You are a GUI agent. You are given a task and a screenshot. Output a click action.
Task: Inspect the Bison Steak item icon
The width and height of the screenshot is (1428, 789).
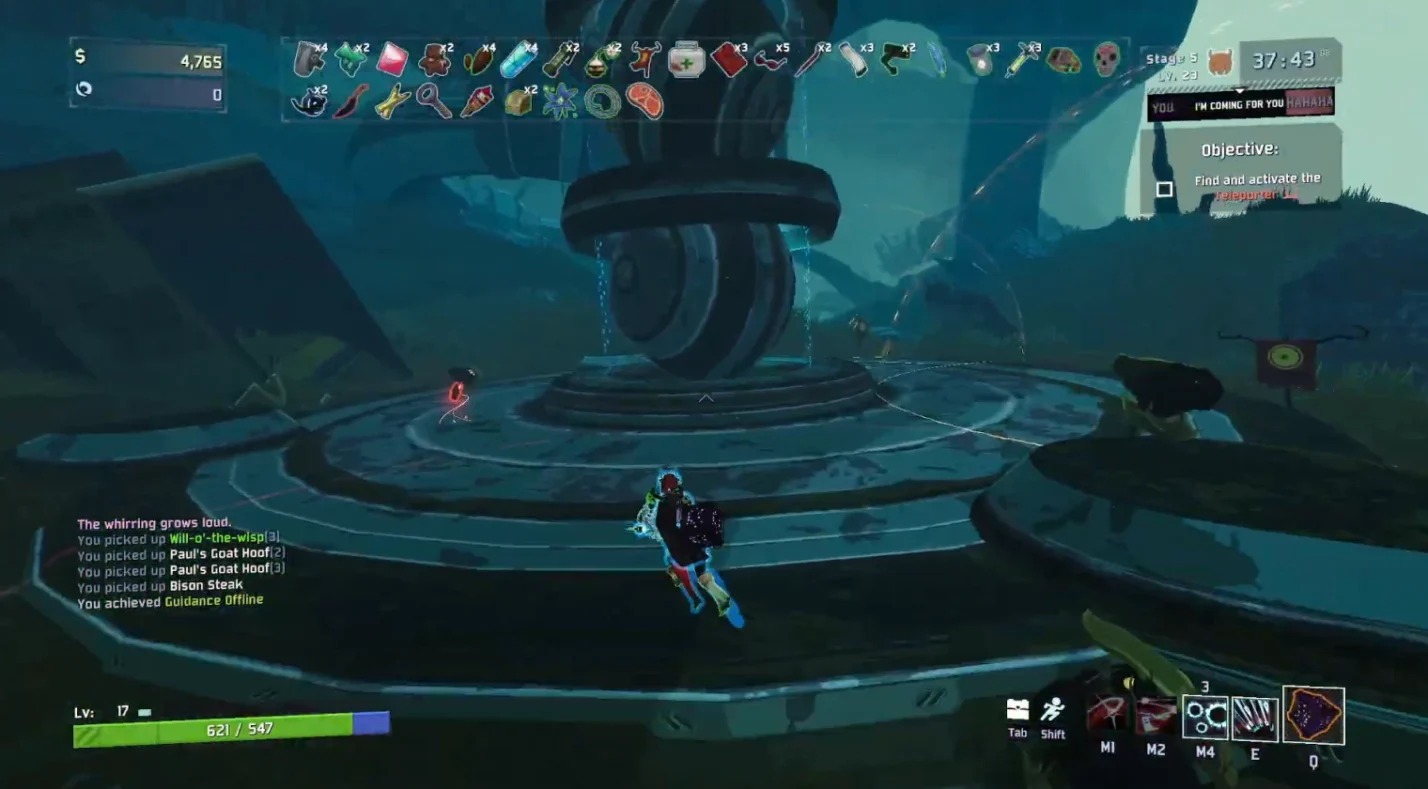pos(644,101)
